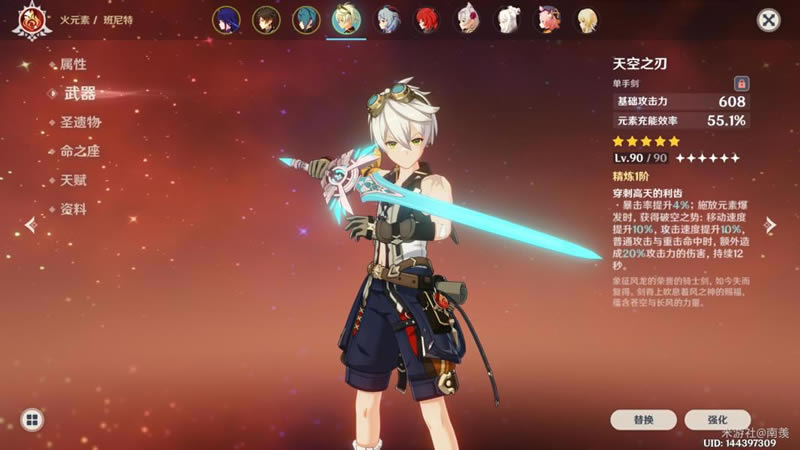Choose the blonde character portrait at the row's end
The width and height of the screenshot is (800, 450).
click(x=590, y=19)
